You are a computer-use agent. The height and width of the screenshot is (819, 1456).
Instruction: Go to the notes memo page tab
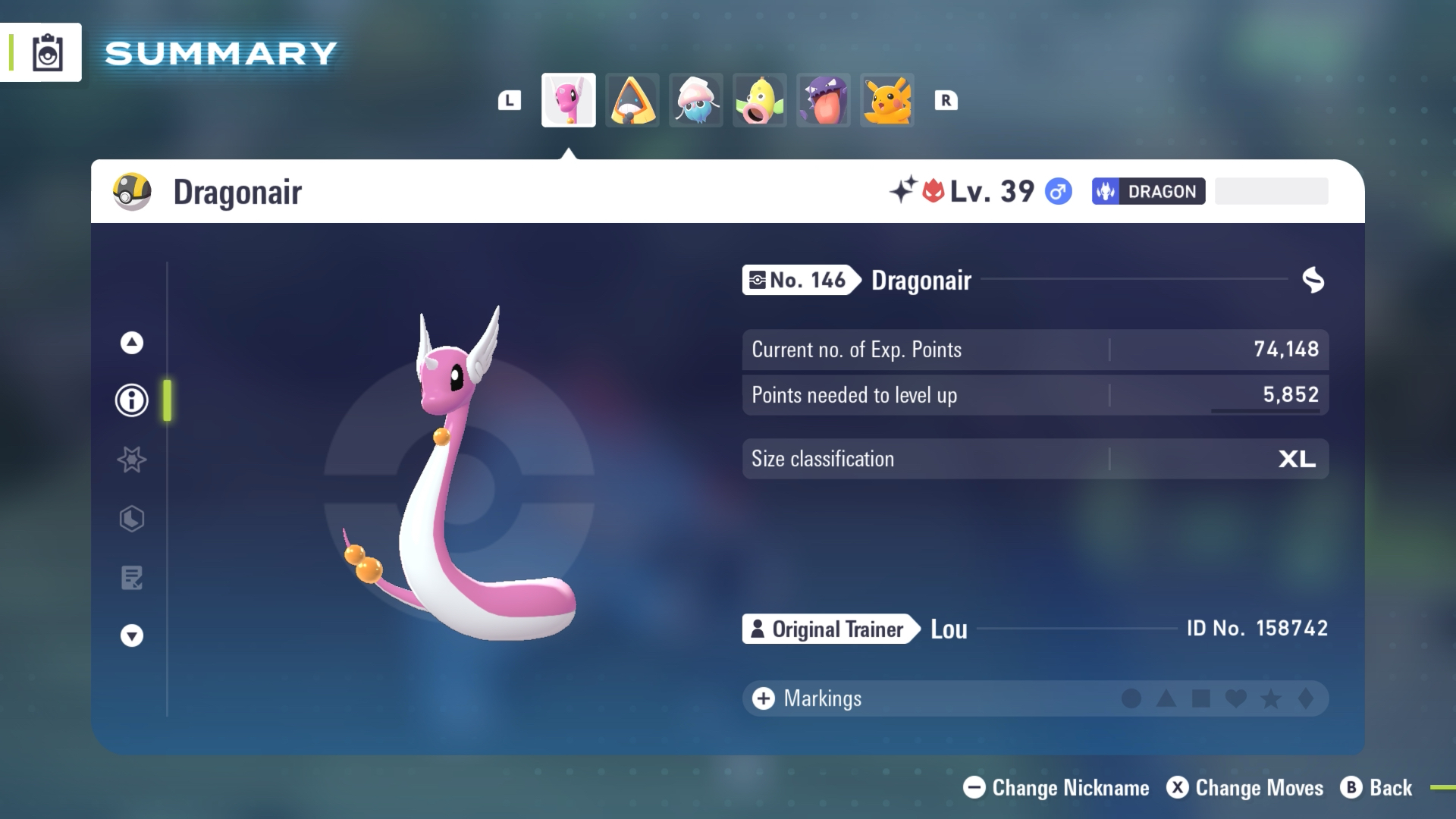pyautogui.click(x=132, y=578)
